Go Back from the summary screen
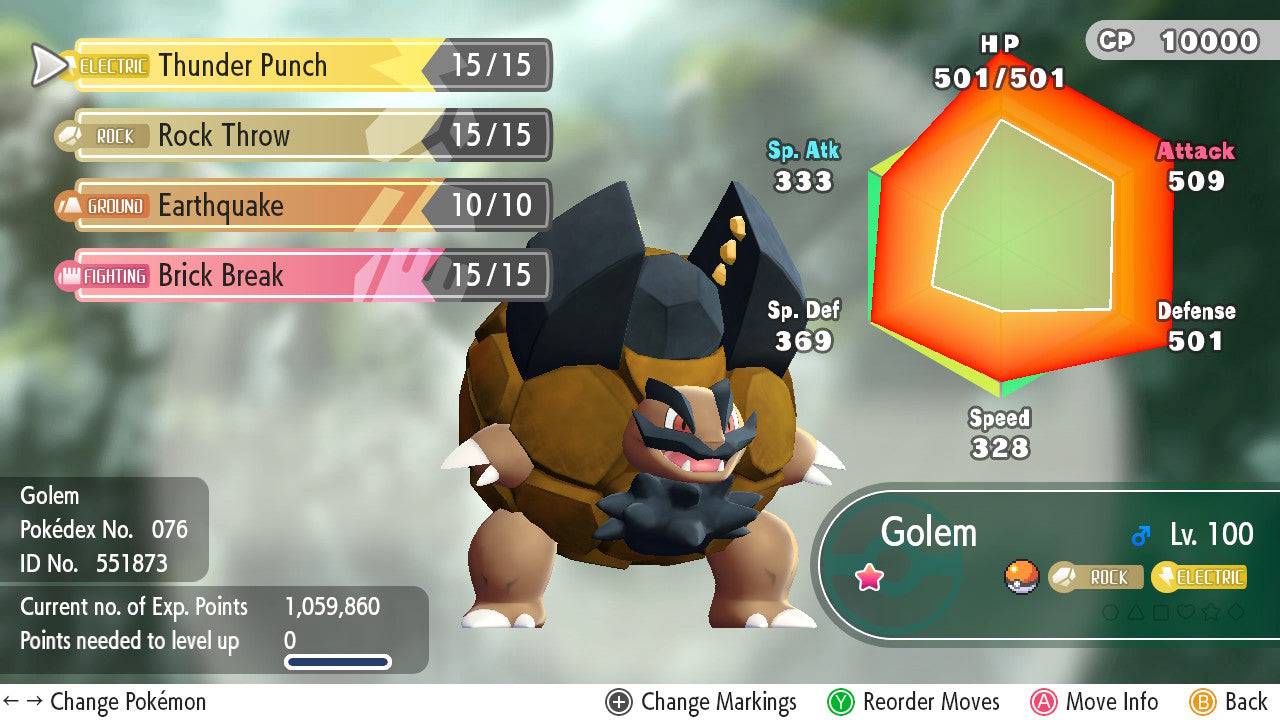This screenshot has width=1280, height=720. click(x=1230, y=702)
